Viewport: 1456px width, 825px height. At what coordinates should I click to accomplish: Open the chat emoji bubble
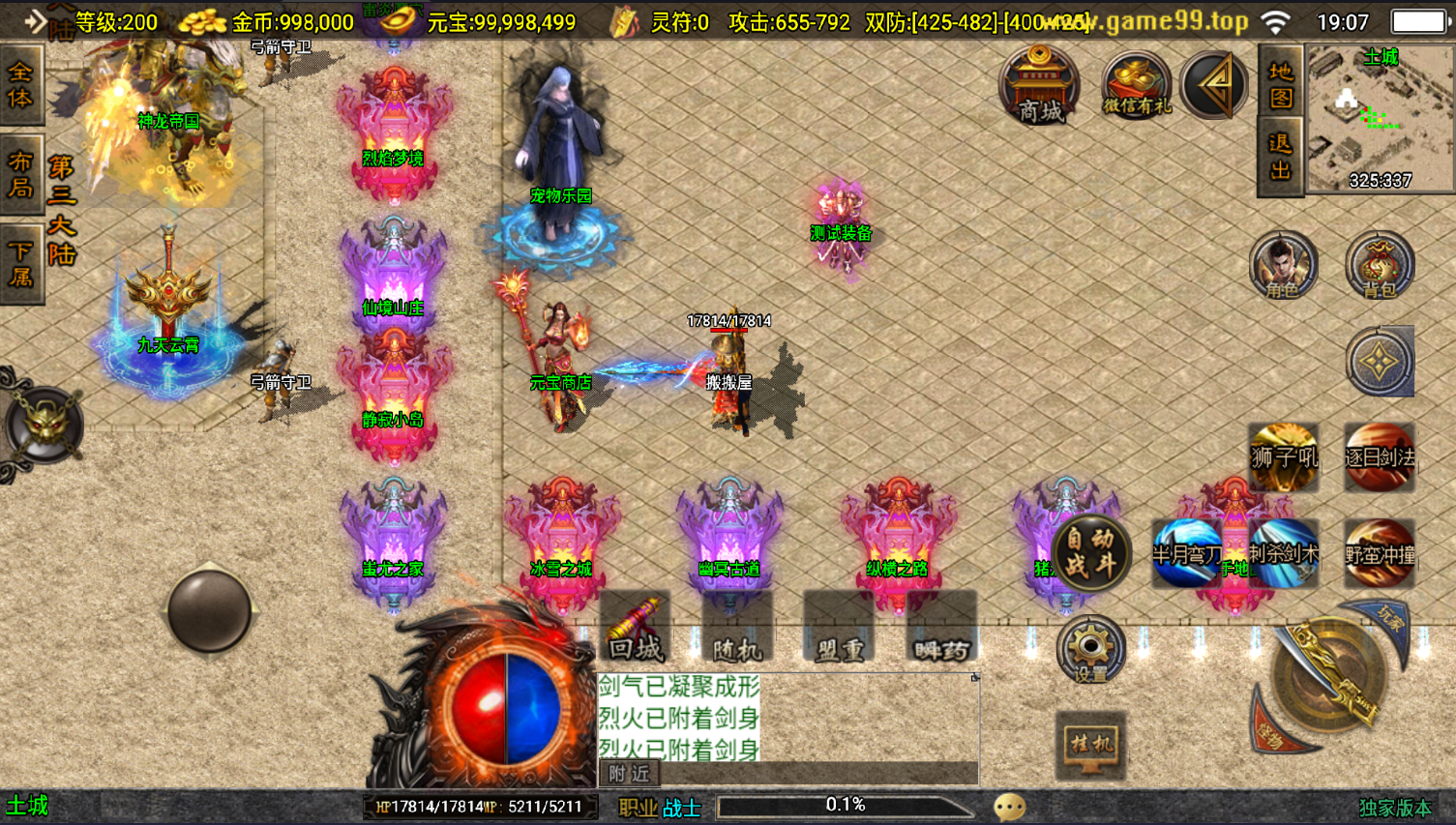click(1009, 807)
